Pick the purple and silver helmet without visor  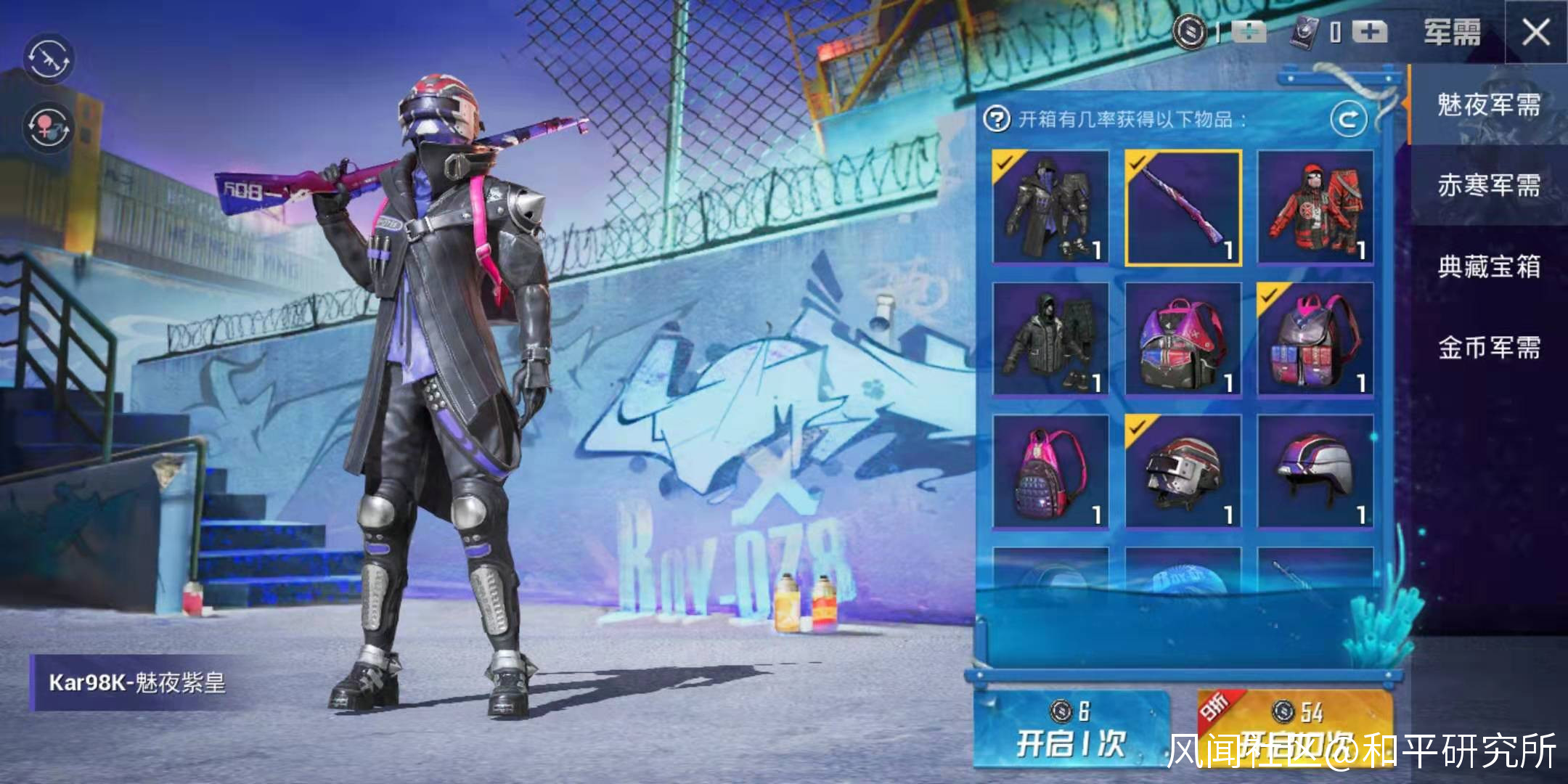point(1315,472)
